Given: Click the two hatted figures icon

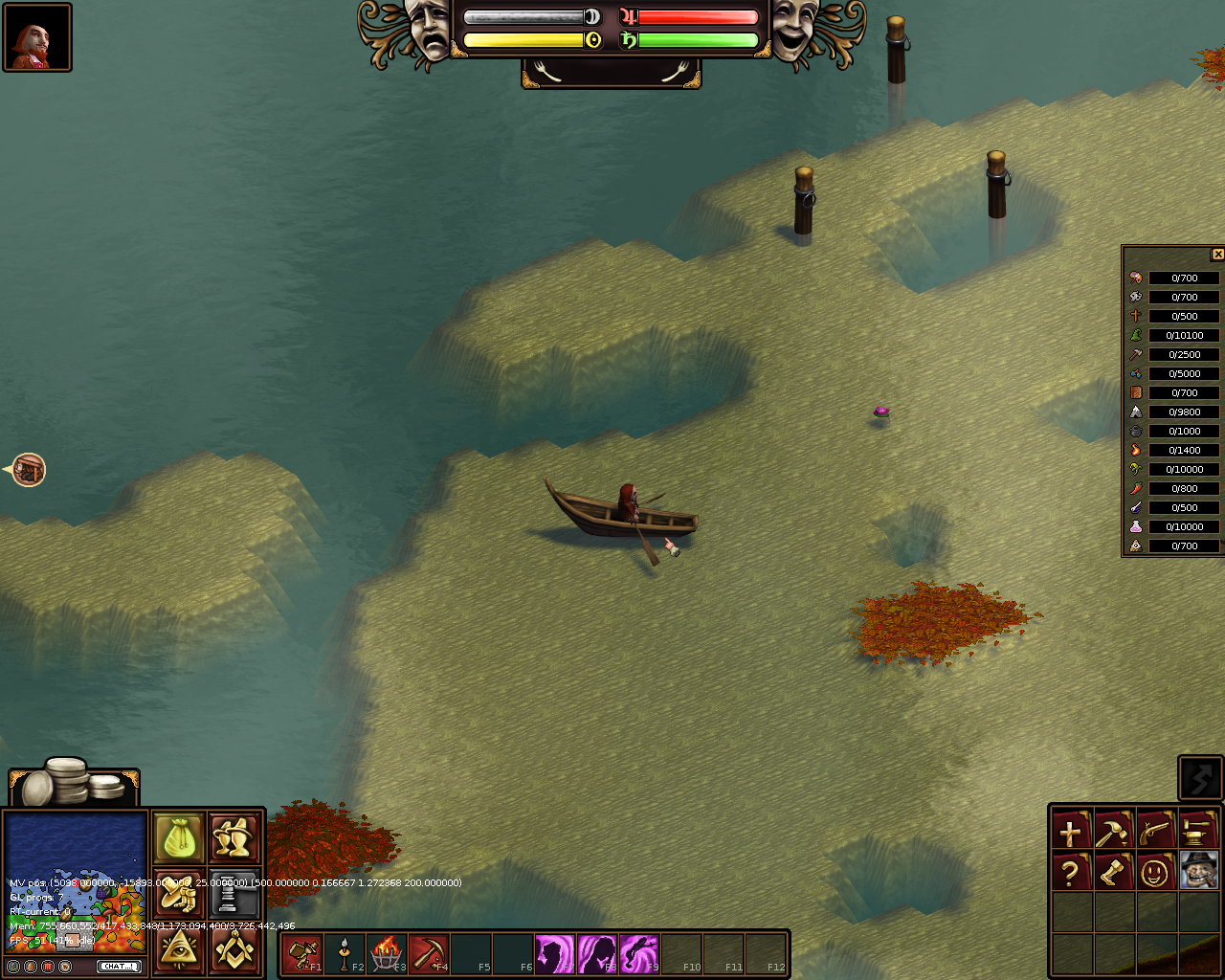Looking at the screenshot, I should [234, 839].
